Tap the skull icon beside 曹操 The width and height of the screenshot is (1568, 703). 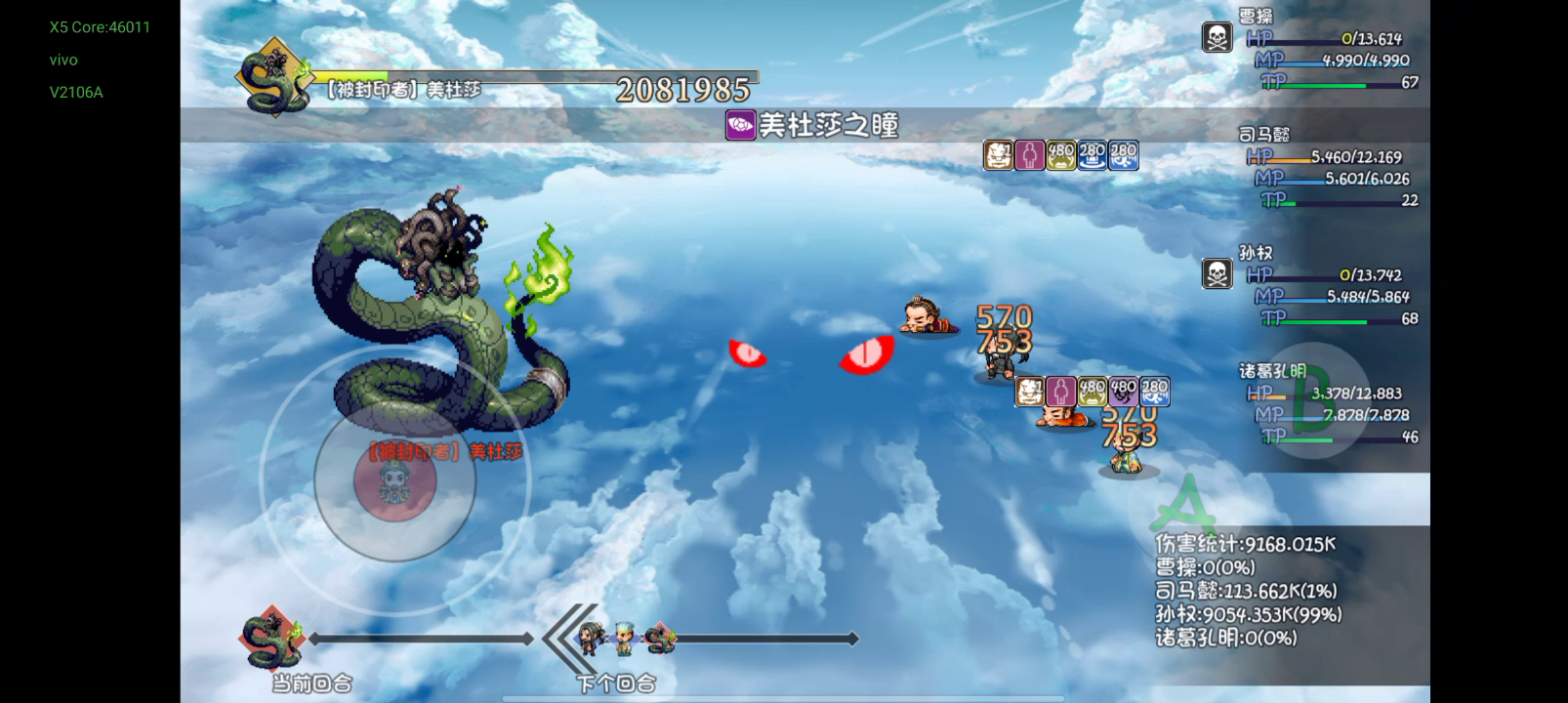tap(1217, 38)
